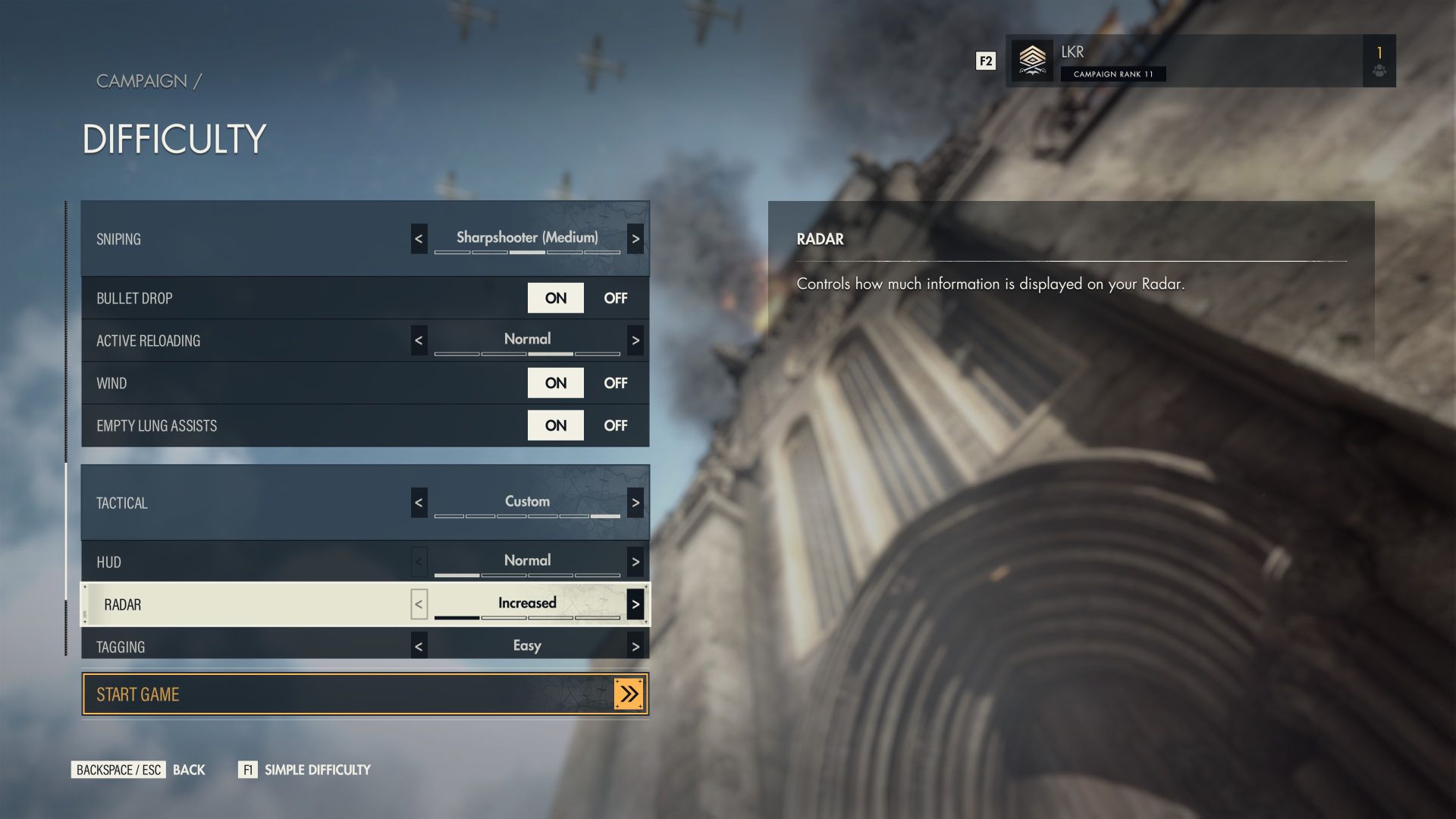Decrease Sniping difficulty with the left arrow
1456x819 pixels.
[419, 239]
